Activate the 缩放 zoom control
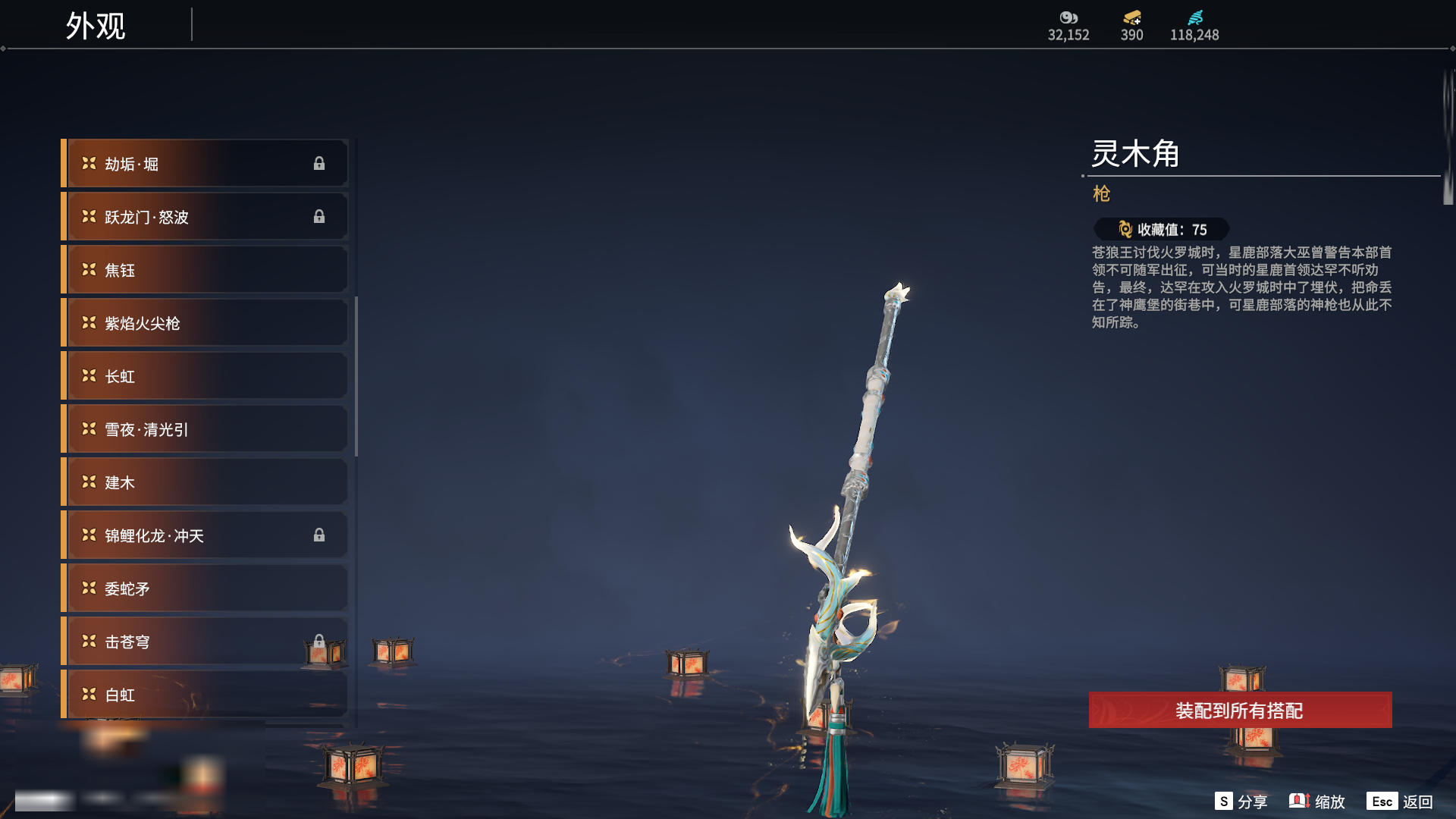The width and height of the screenshot is (1456, 819). tap(1317, 802)
